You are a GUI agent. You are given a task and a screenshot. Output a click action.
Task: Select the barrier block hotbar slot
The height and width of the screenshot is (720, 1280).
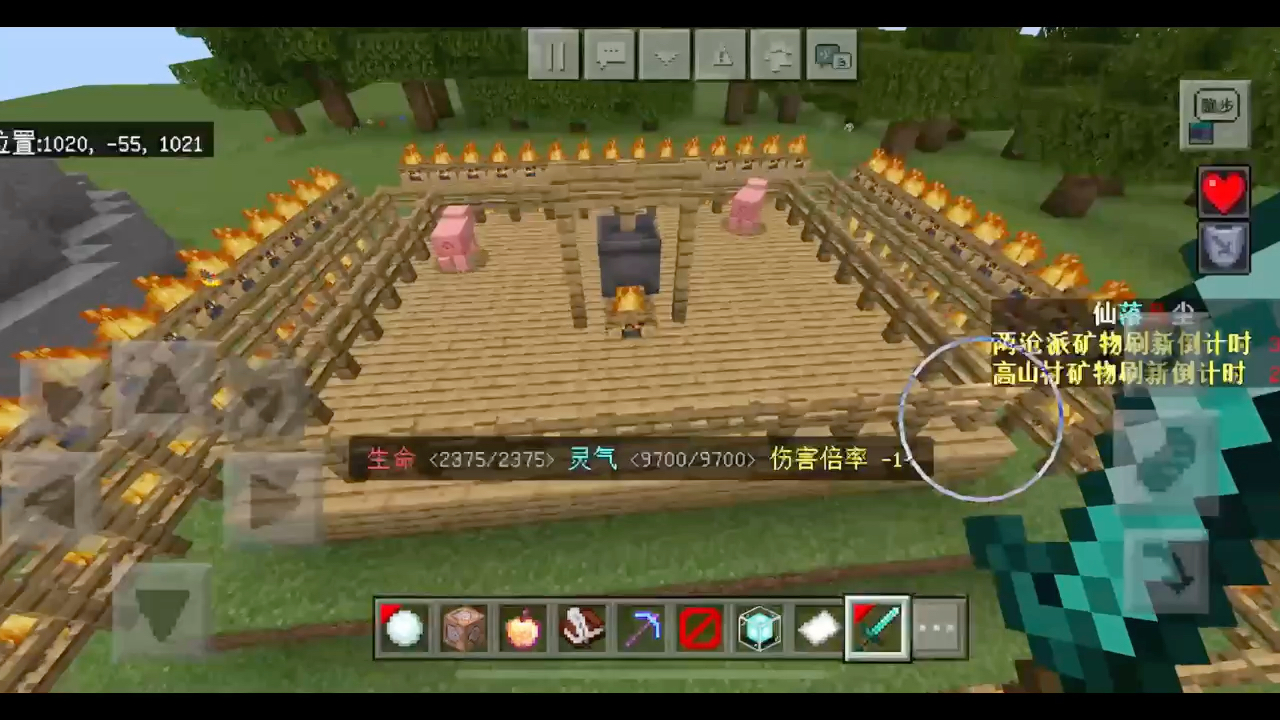(x=699, y=627)
